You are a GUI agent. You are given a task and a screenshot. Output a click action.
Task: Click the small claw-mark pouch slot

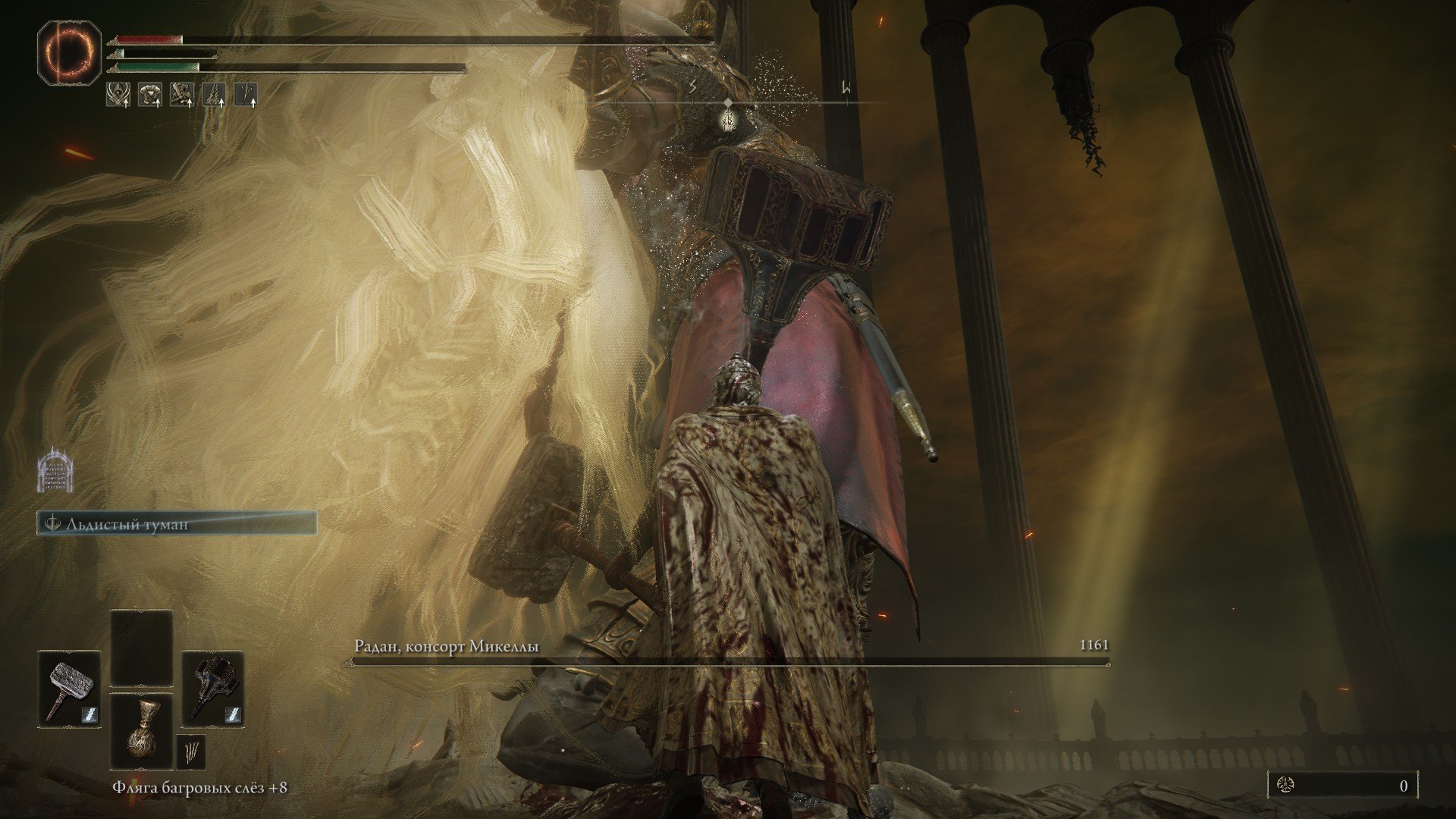coord(191,753)
